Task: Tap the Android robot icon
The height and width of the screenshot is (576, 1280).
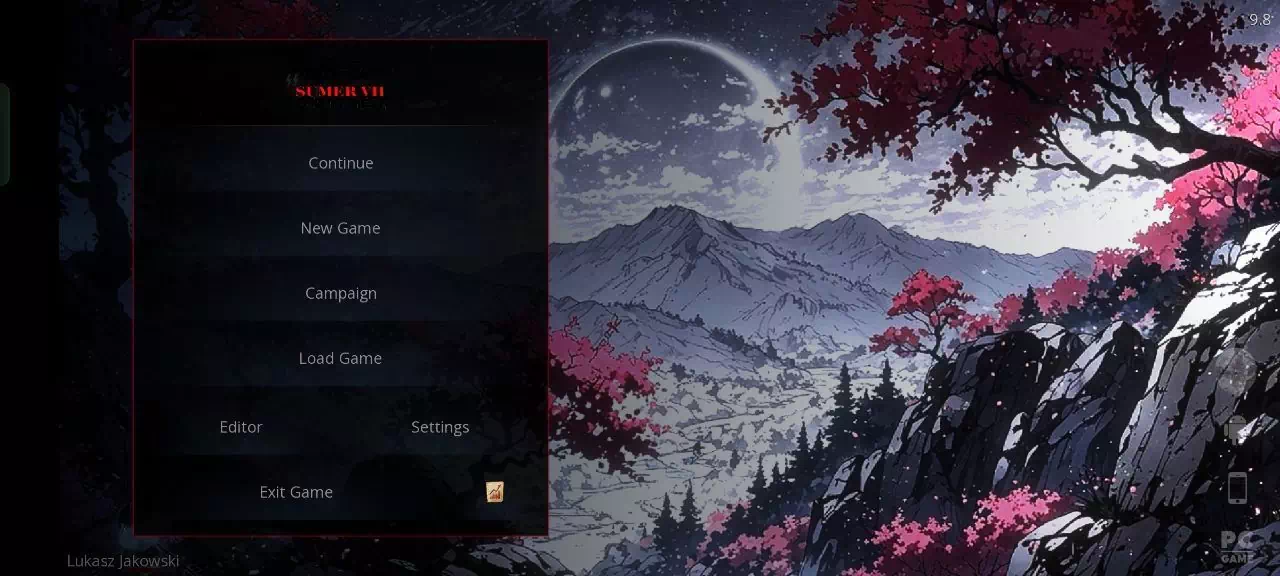Action: pyautogui.click(x=1237, y=428)
